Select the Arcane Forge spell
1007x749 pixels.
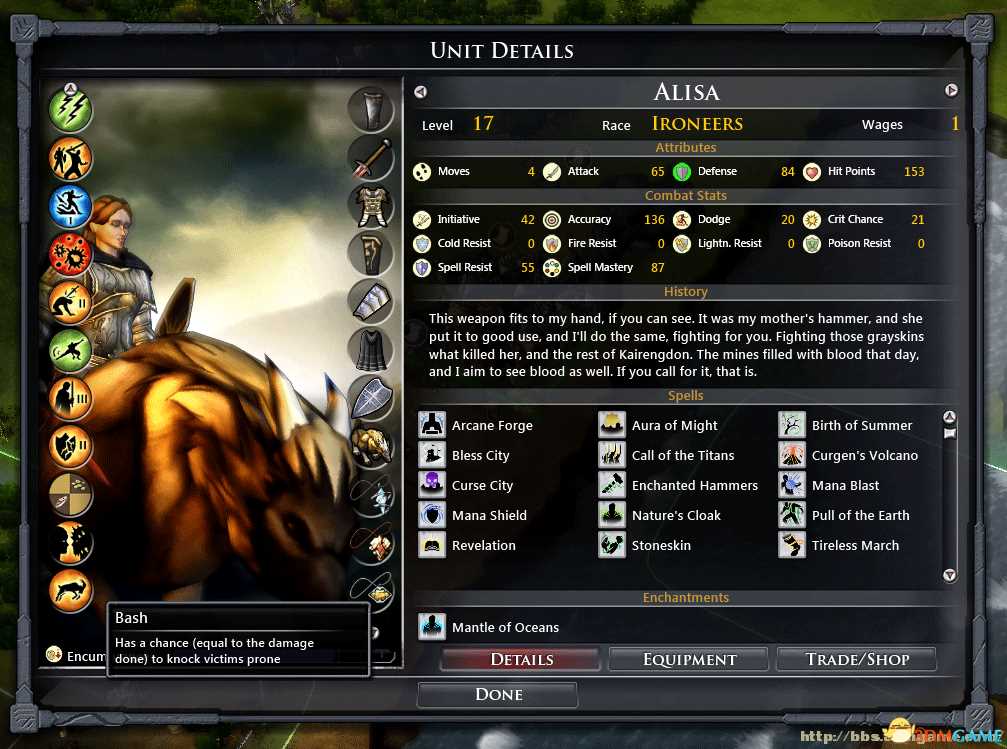[478, 425]
